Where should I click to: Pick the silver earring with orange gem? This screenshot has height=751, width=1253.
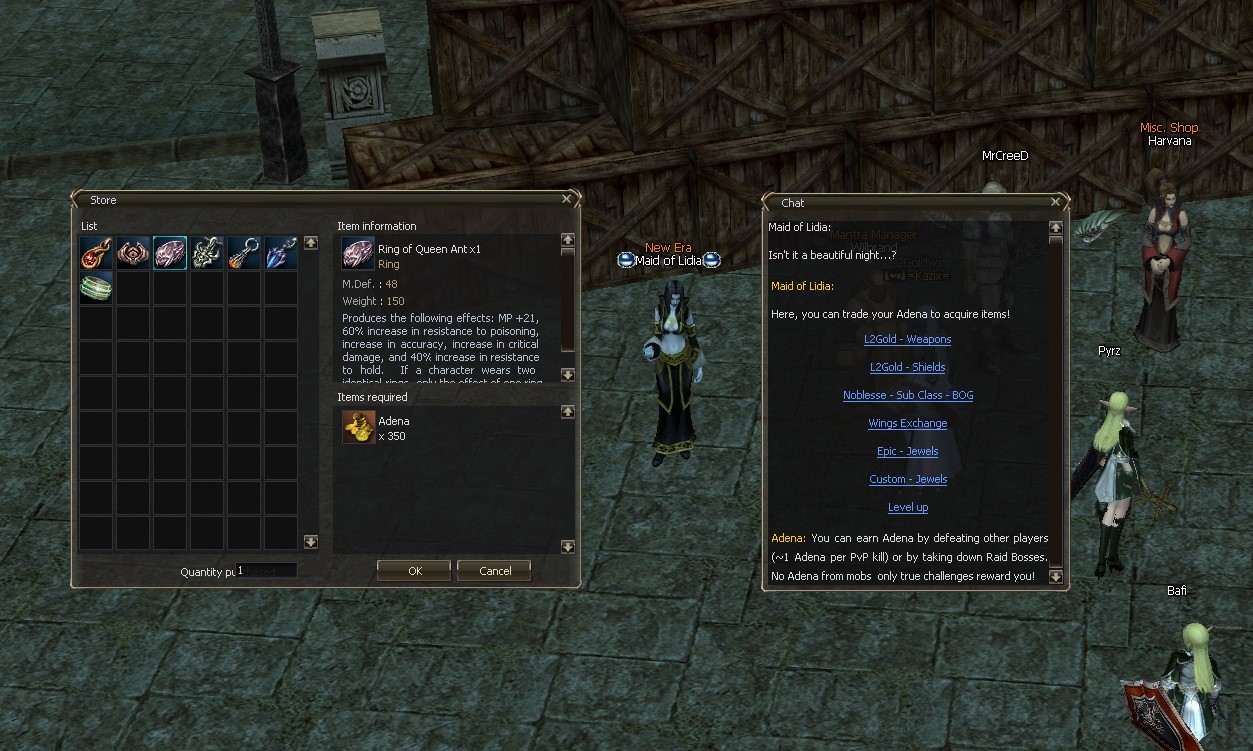pos(244,253)
